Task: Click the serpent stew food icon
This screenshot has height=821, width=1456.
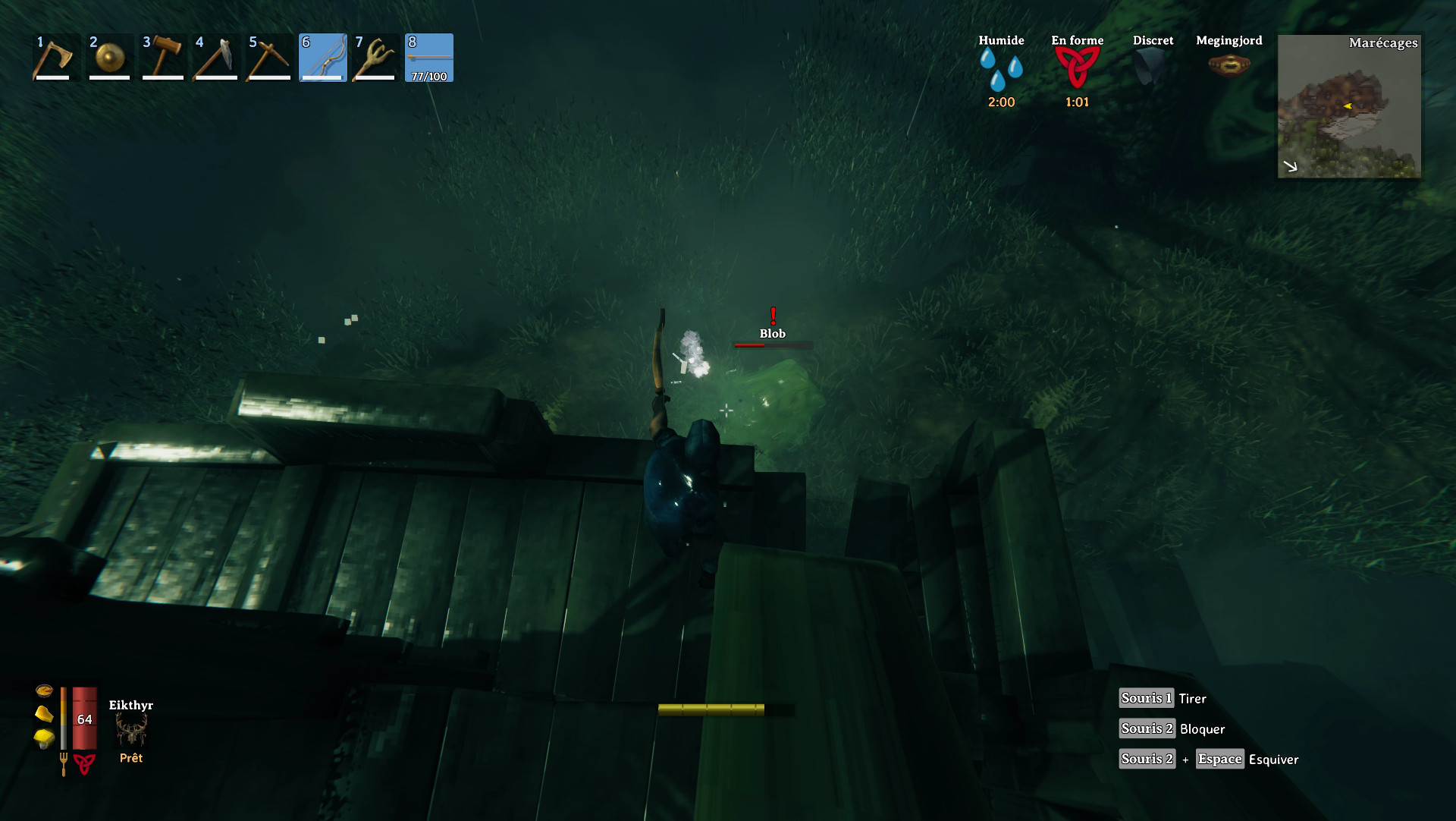Action: coord(45,691)
